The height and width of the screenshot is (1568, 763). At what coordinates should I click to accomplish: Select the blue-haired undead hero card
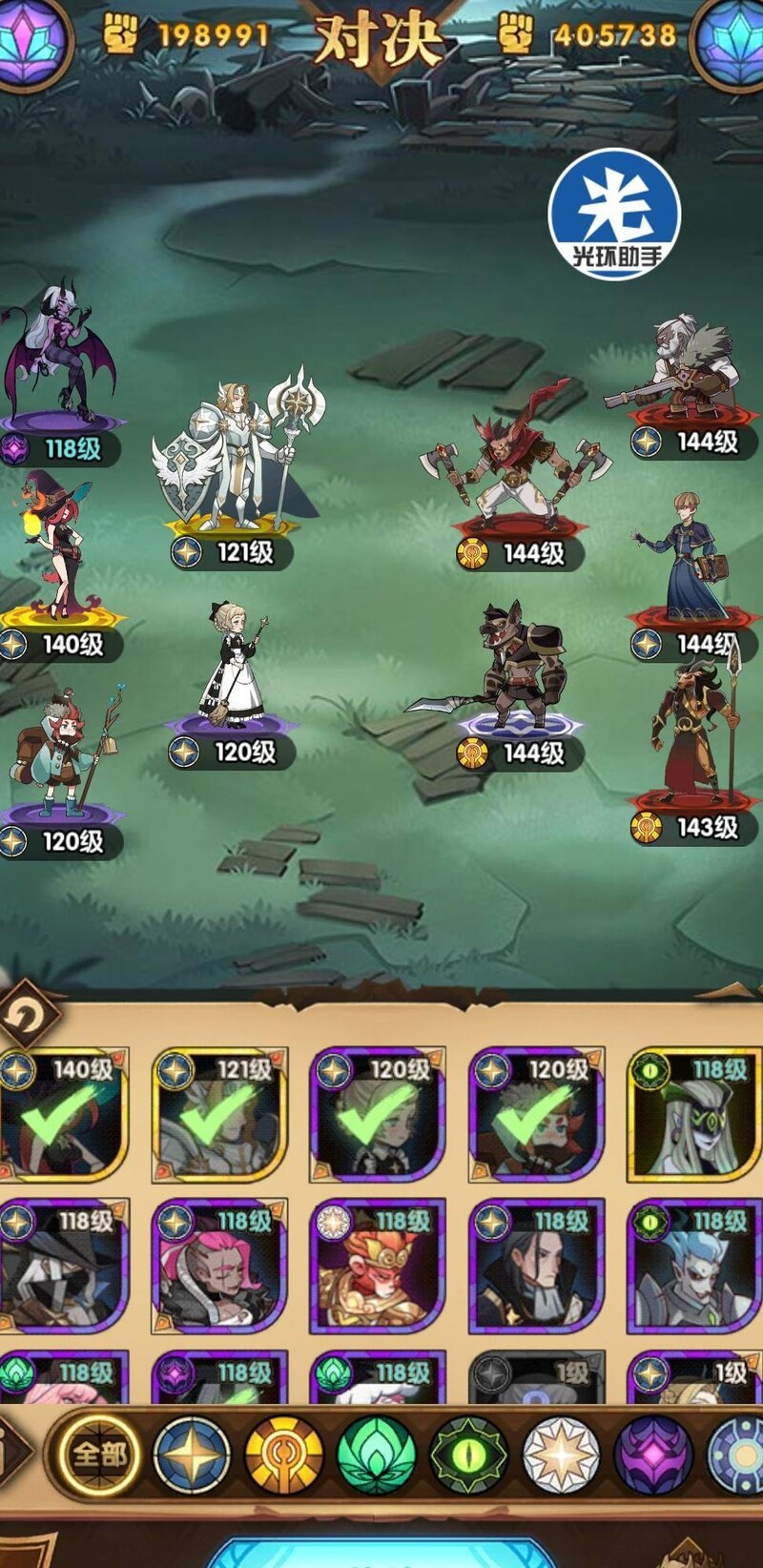[693, 1267]
